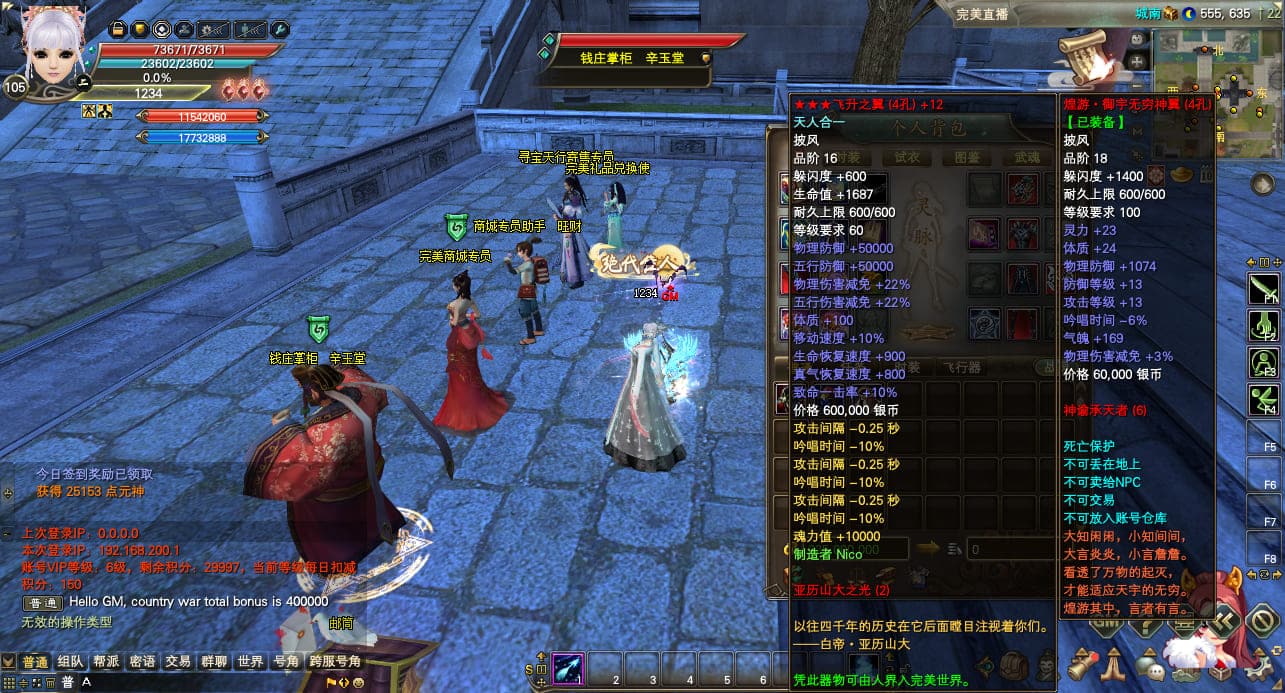Activate the F1 green blade skill
The image size is (1285, 693).
click(x=1265, y=290)
